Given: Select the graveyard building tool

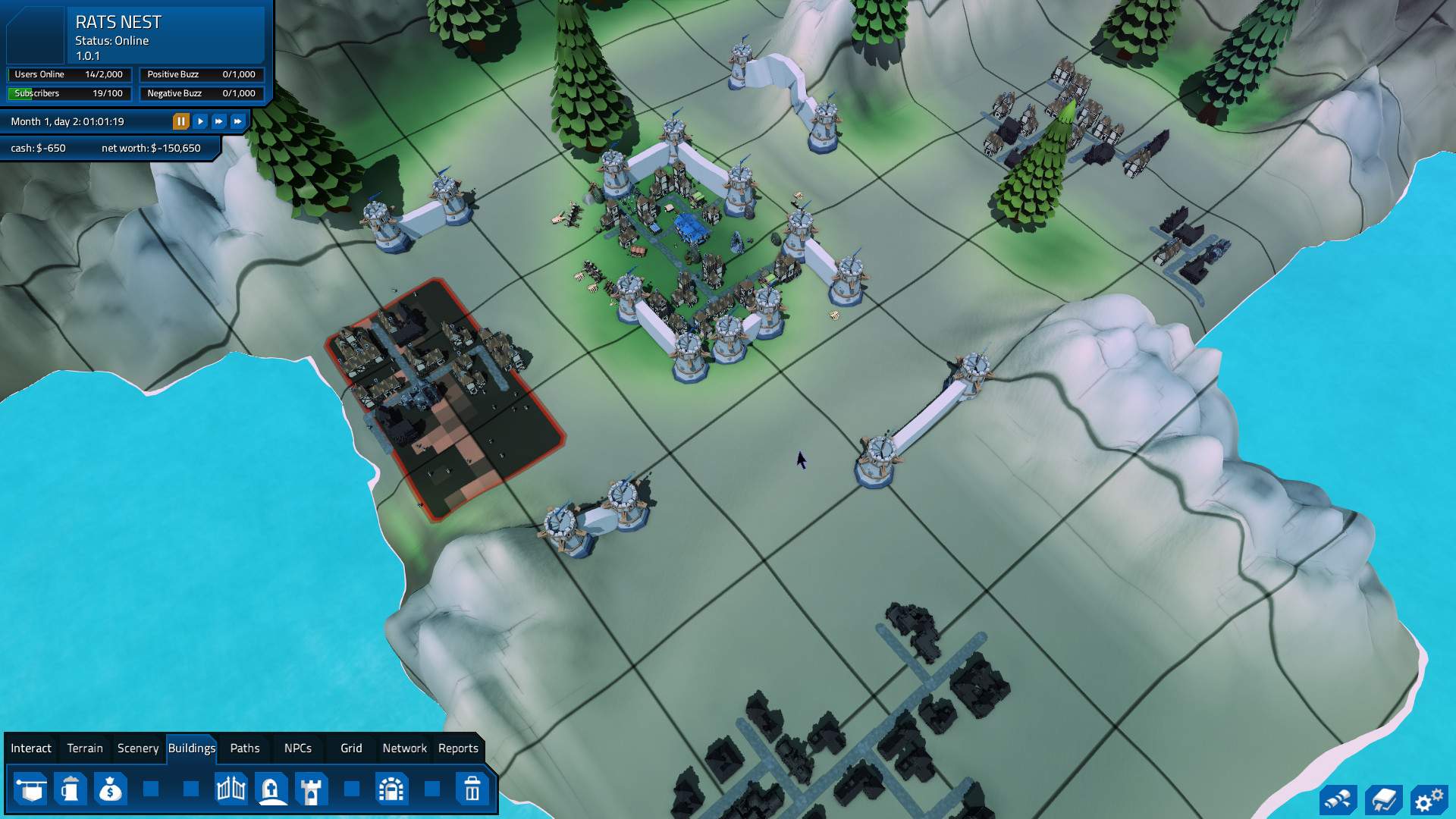Looking at the screenshot, I should pos(271,789).
